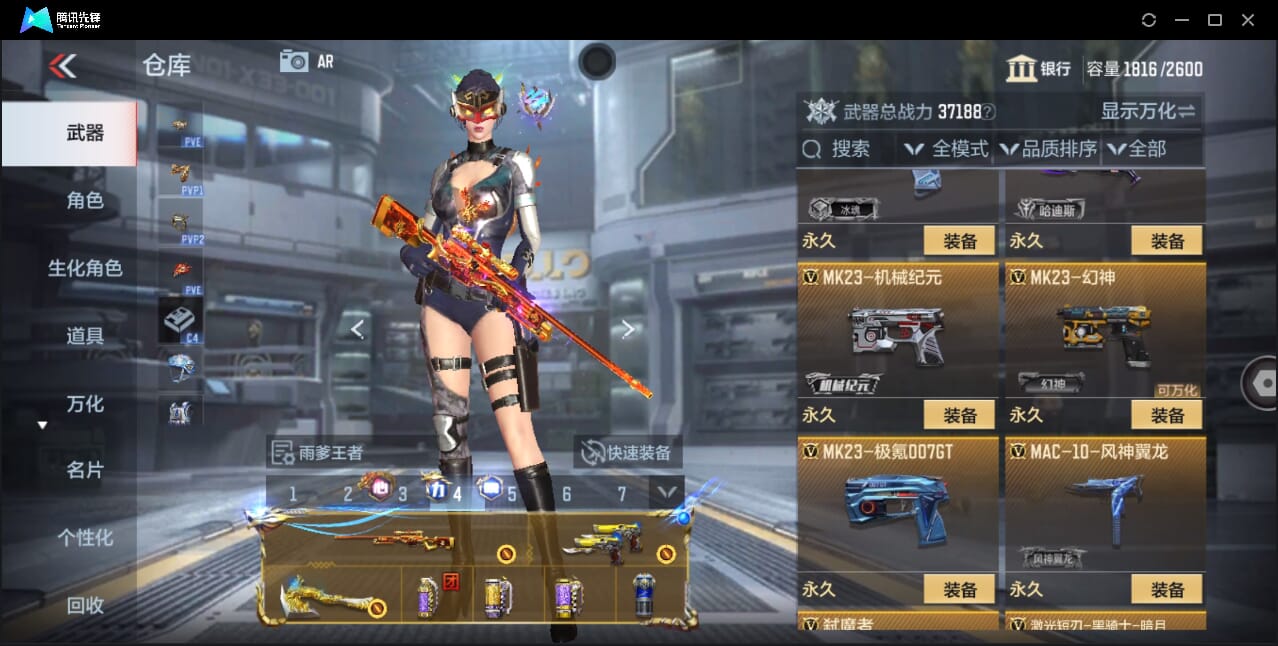Open the 万化 tab
1278x646 pixels.
click(85, 404)
